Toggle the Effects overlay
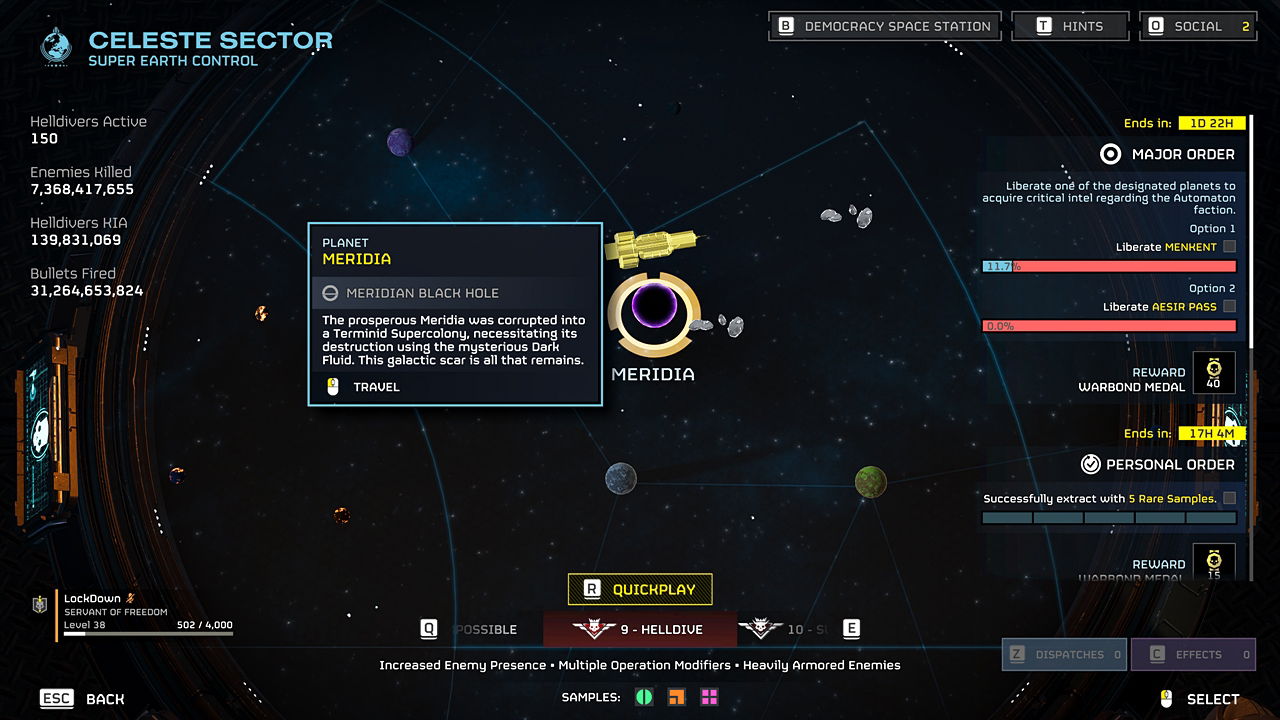The width and height of the screenshot is (1280, 720). [1193, 654]
